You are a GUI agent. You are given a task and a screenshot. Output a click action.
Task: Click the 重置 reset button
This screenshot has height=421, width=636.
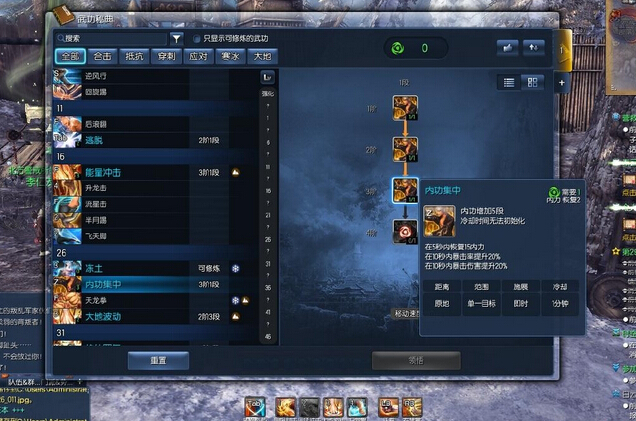tap(159, 361)
